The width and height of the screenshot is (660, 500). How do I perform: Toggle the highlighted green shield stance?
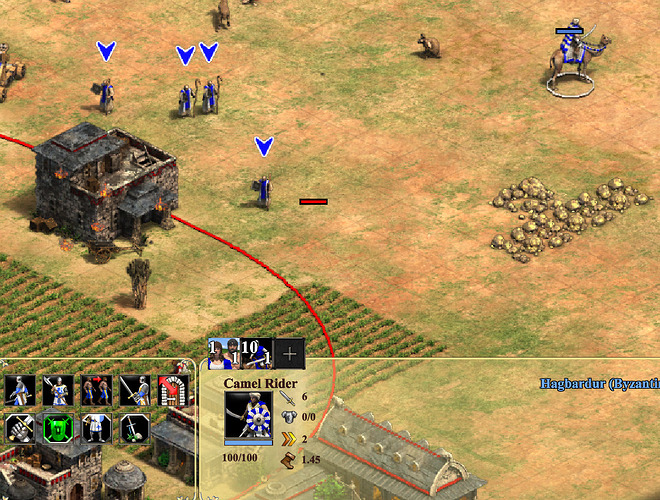(x=57, y=428)
